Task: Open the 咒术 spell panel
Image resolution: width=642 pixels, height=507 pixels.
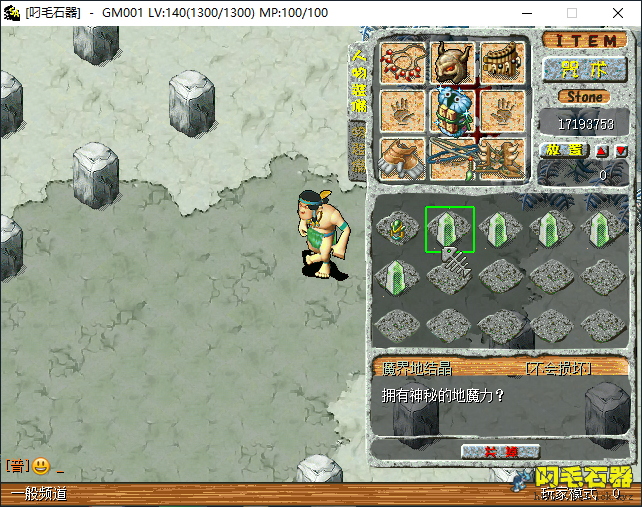Action: [x=585, y=68]
